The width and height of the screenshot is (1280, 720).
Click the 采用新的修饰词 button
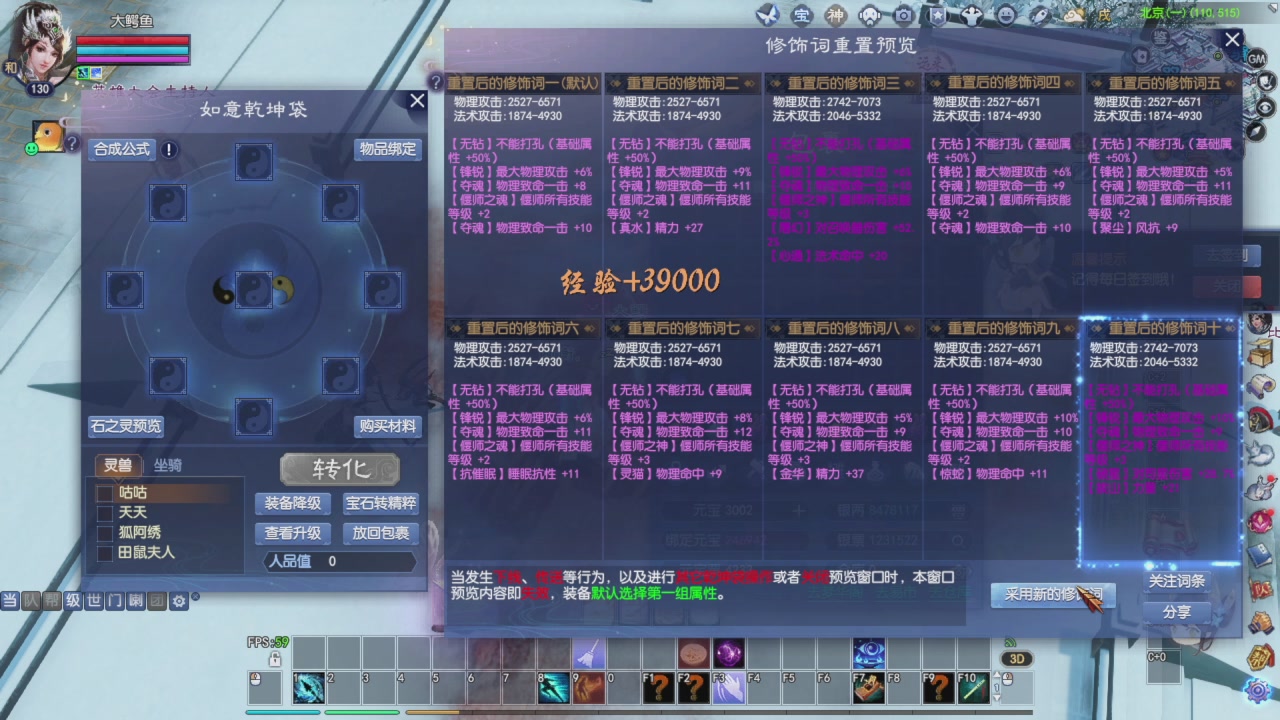(x=1053, y=594)
